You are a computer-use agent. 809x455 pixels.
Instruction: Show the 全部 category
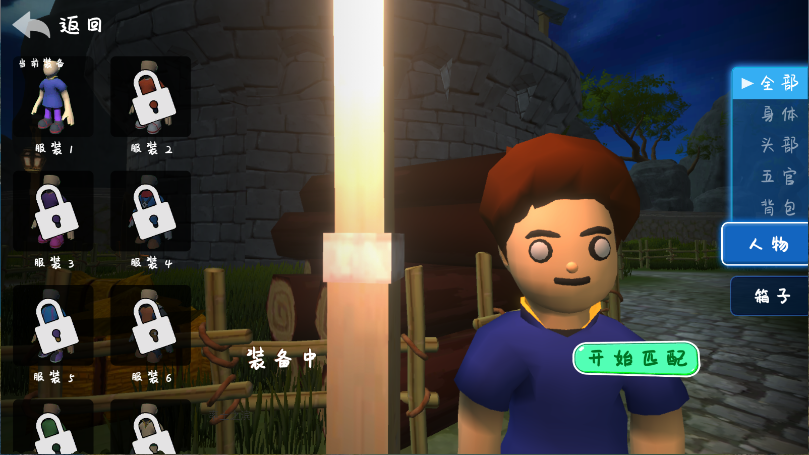771,84
